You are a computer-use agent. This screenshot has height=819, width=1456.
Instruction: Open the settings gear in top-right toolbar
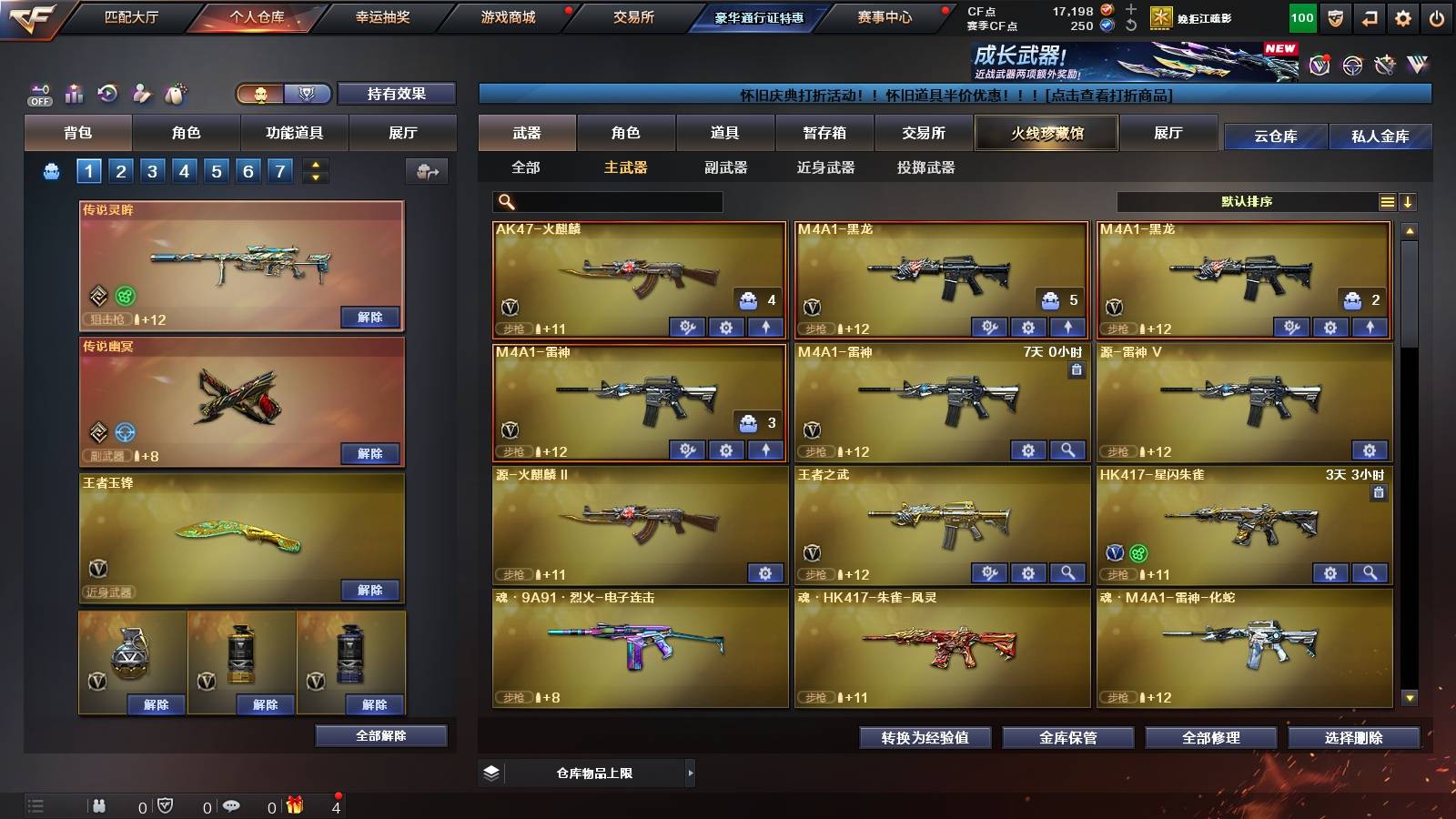(x=1403, y=17)
